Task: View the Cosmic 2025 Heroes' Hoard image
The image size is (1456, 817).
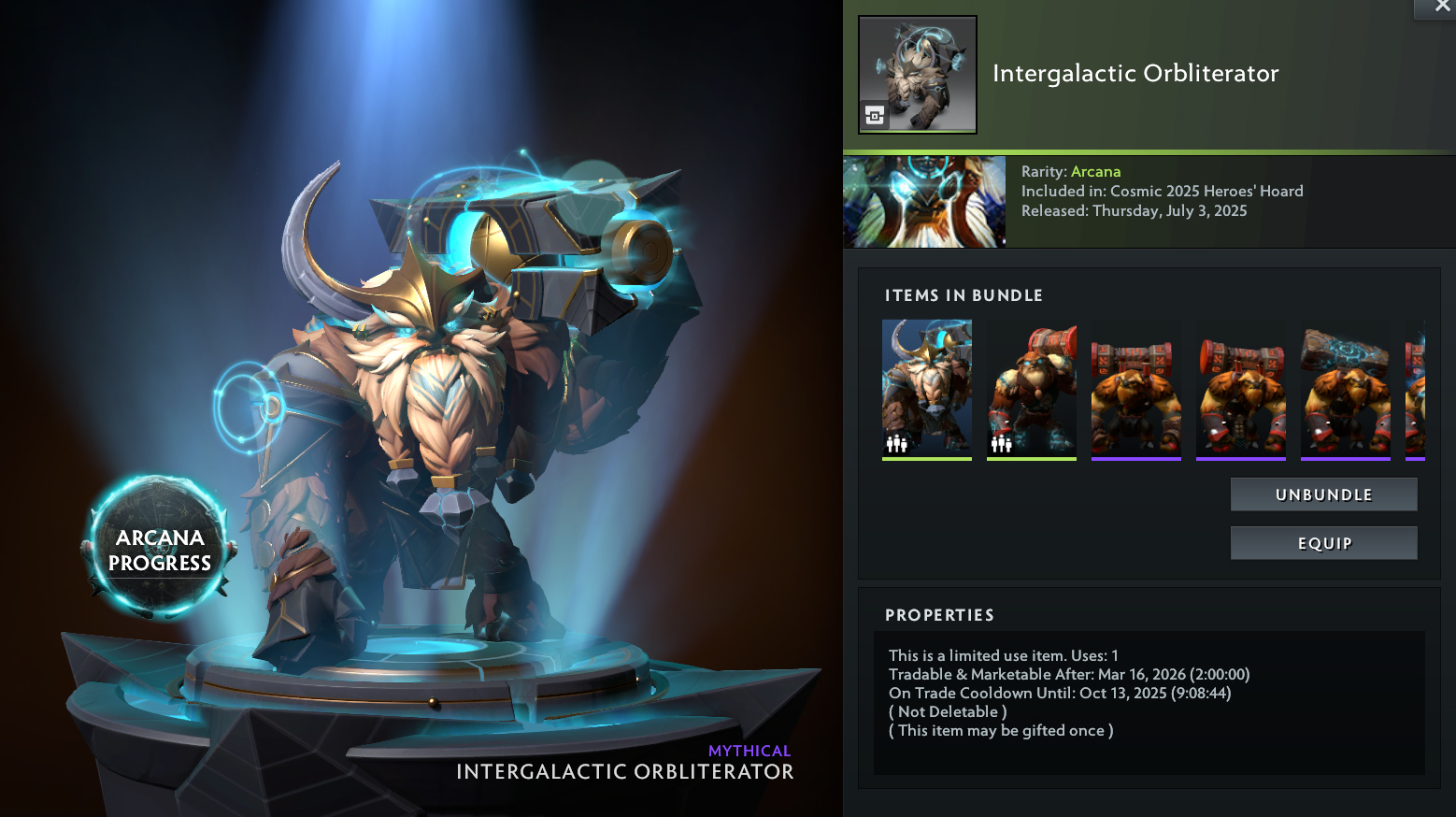Action: 924,202
